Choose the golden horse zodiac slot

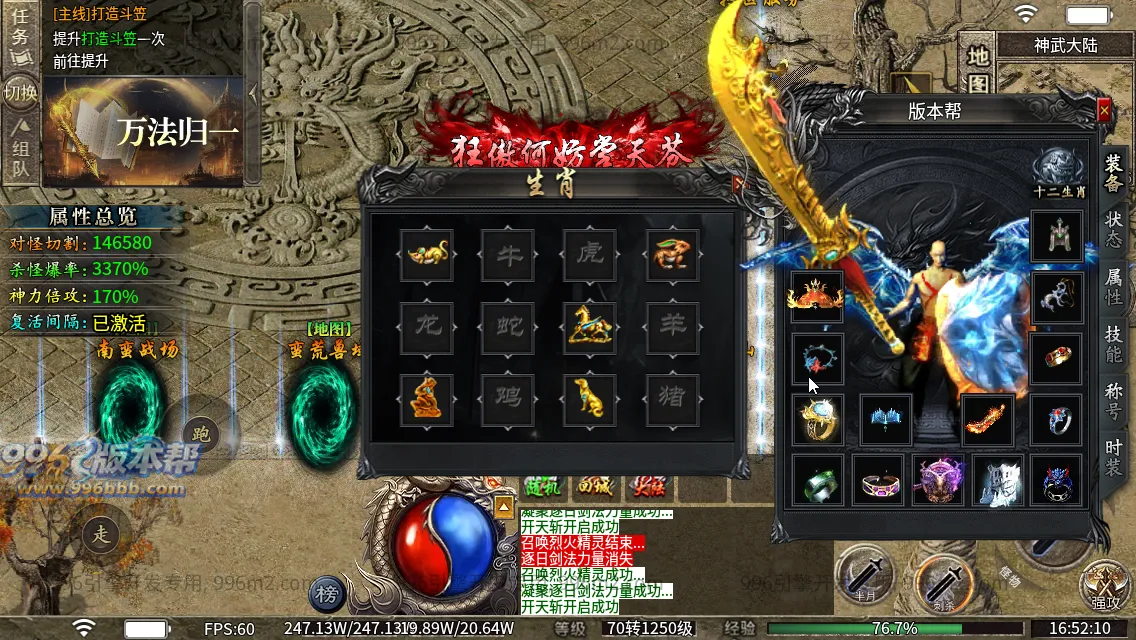tap(590, 327)
